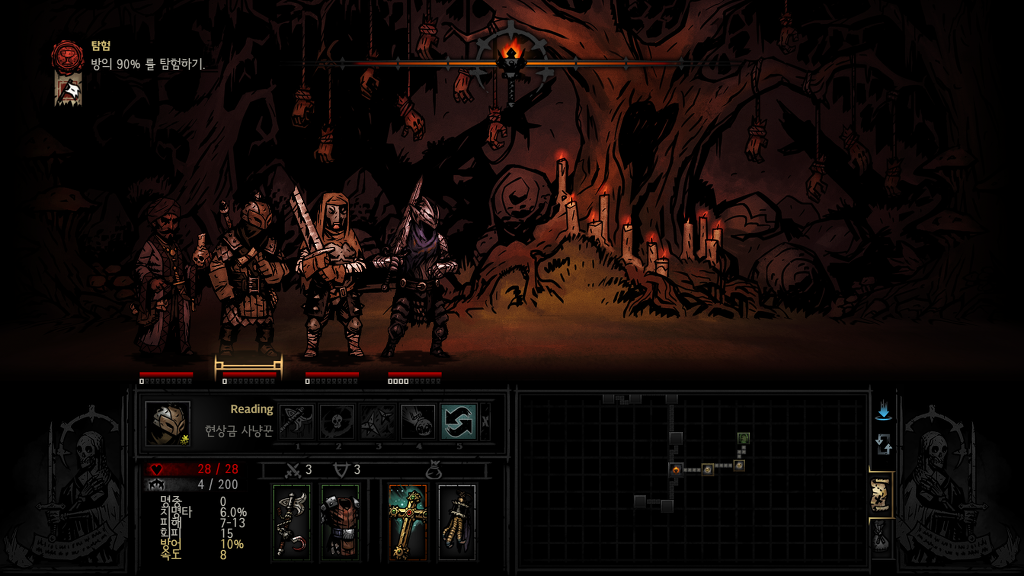1024x576 pixels.
Task: Inspect the equipped axe weapon card
Action: (x=291, y=522)
